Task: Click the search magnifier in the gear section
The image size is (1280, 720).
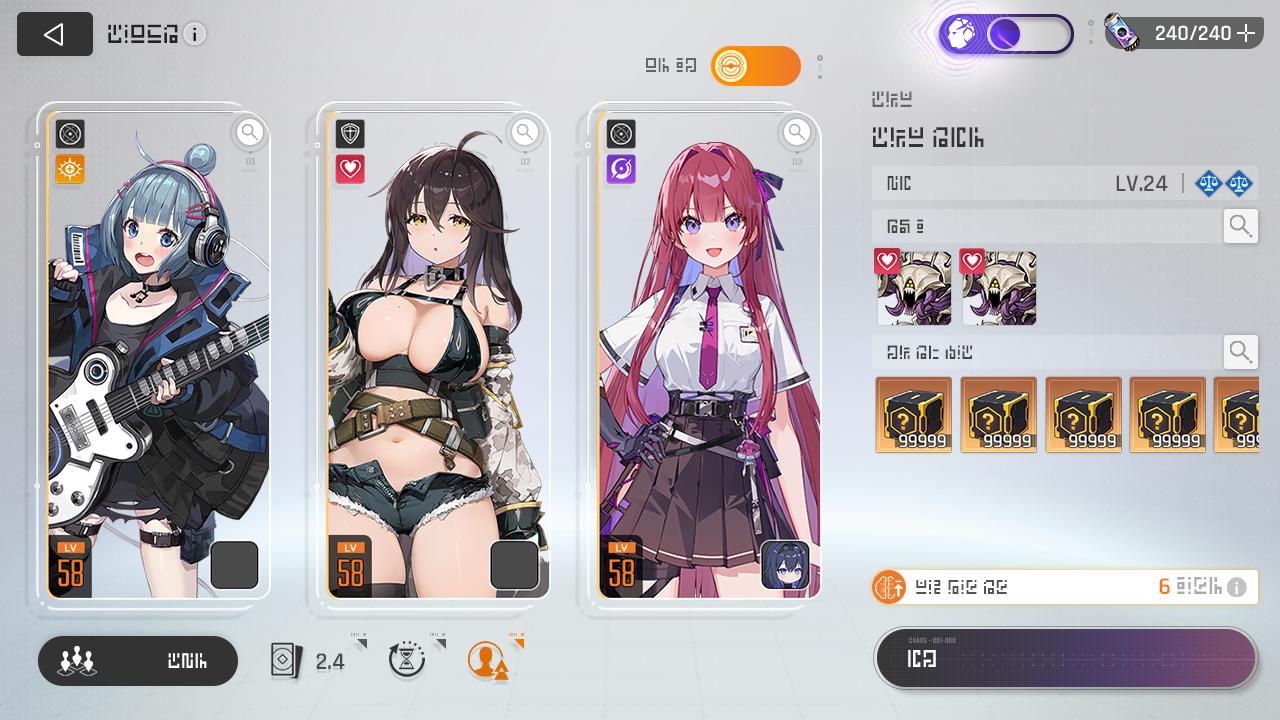Action: 1240,226
